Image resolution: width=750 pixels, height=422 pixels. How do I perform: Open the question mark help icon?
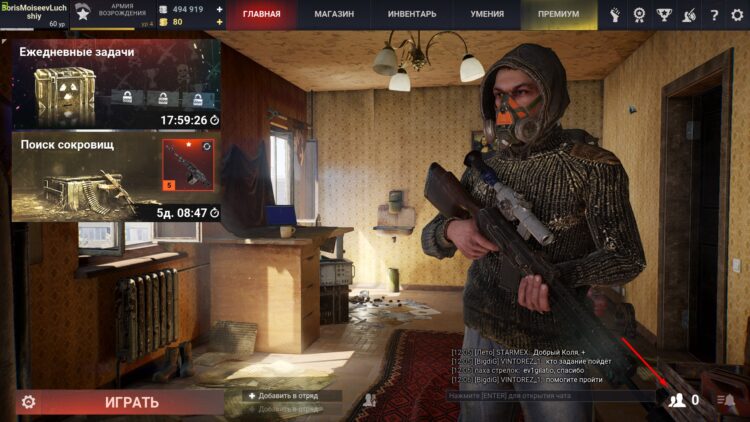pyautogui.click(x=714, y=15)
